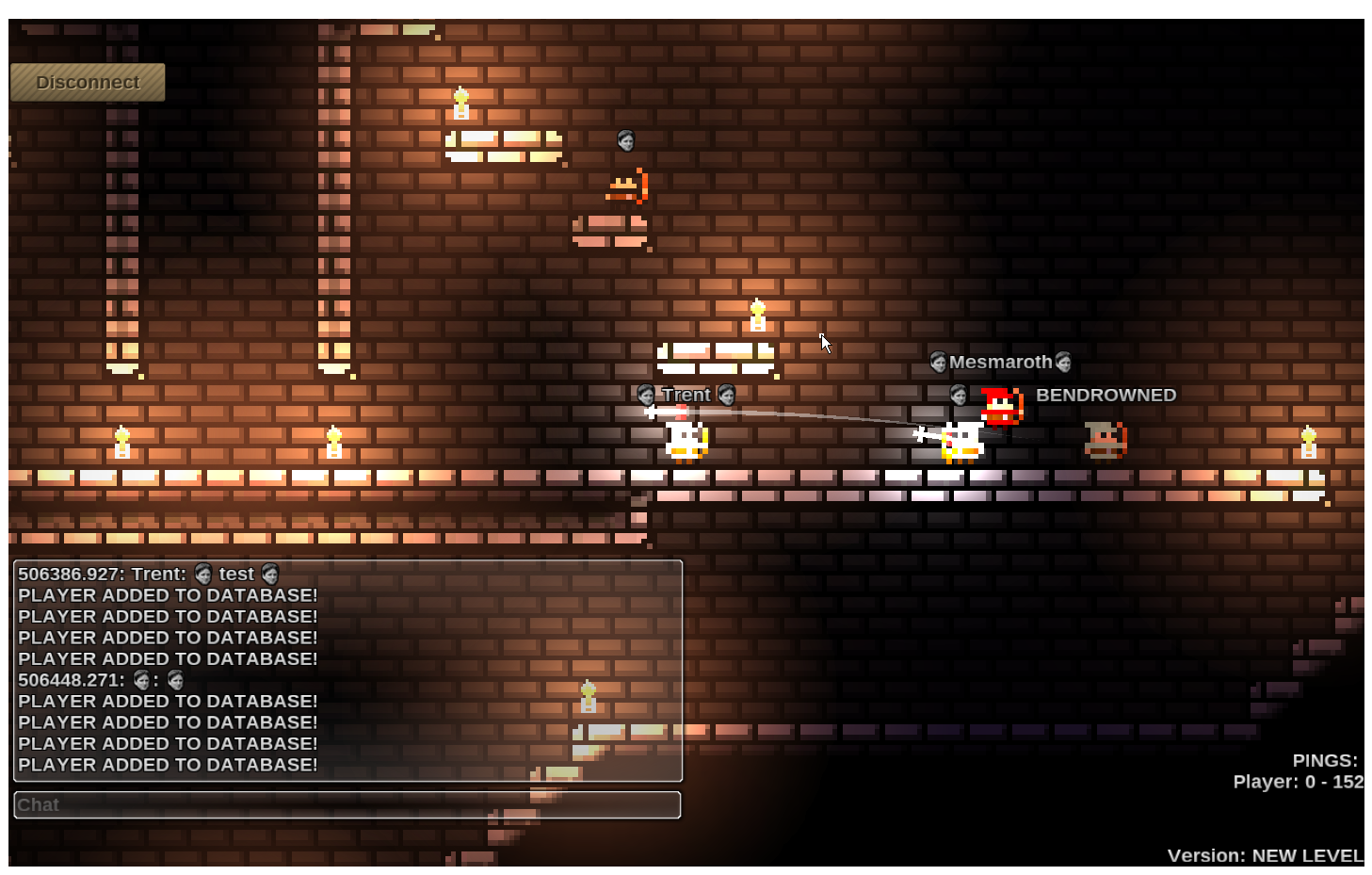This screenshot has height=875, width=1372.
Task: Click the Disconnect button
Action: (x=88, y=83)
